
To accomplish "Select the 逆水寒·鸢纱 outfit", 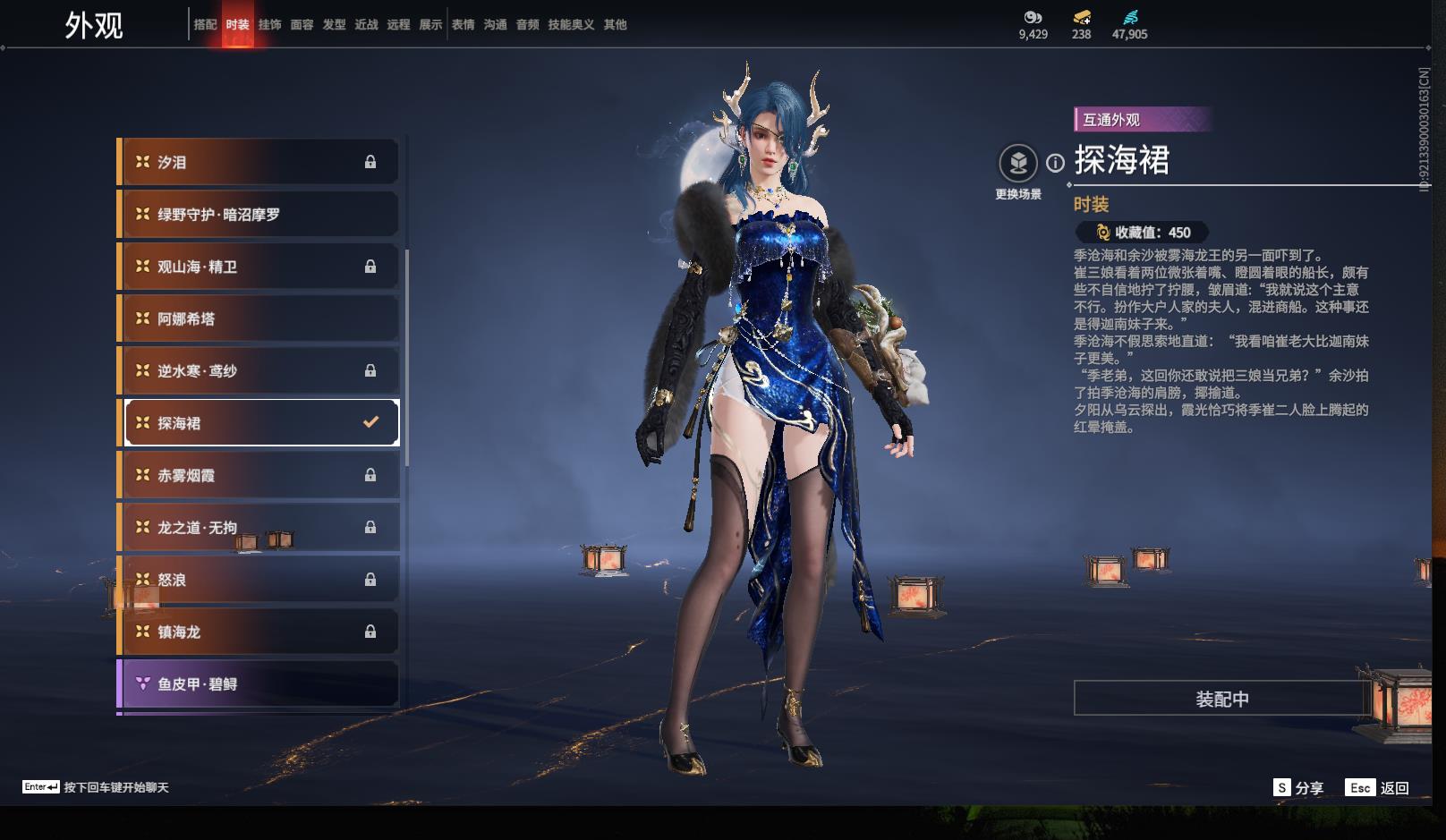I will (x=259, y=370).
